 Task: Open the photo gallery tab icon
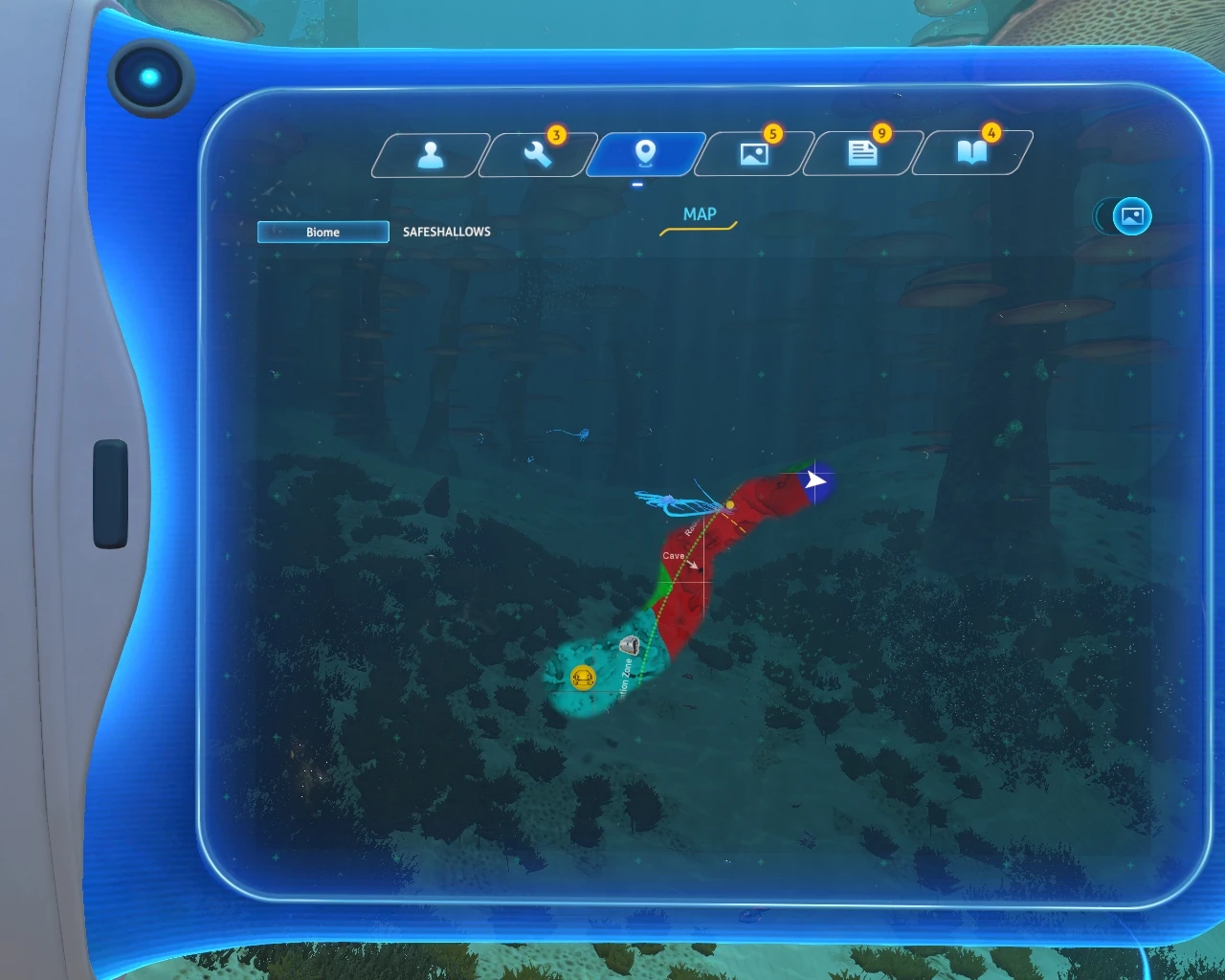pyautogui.click(x=755, y=153)
